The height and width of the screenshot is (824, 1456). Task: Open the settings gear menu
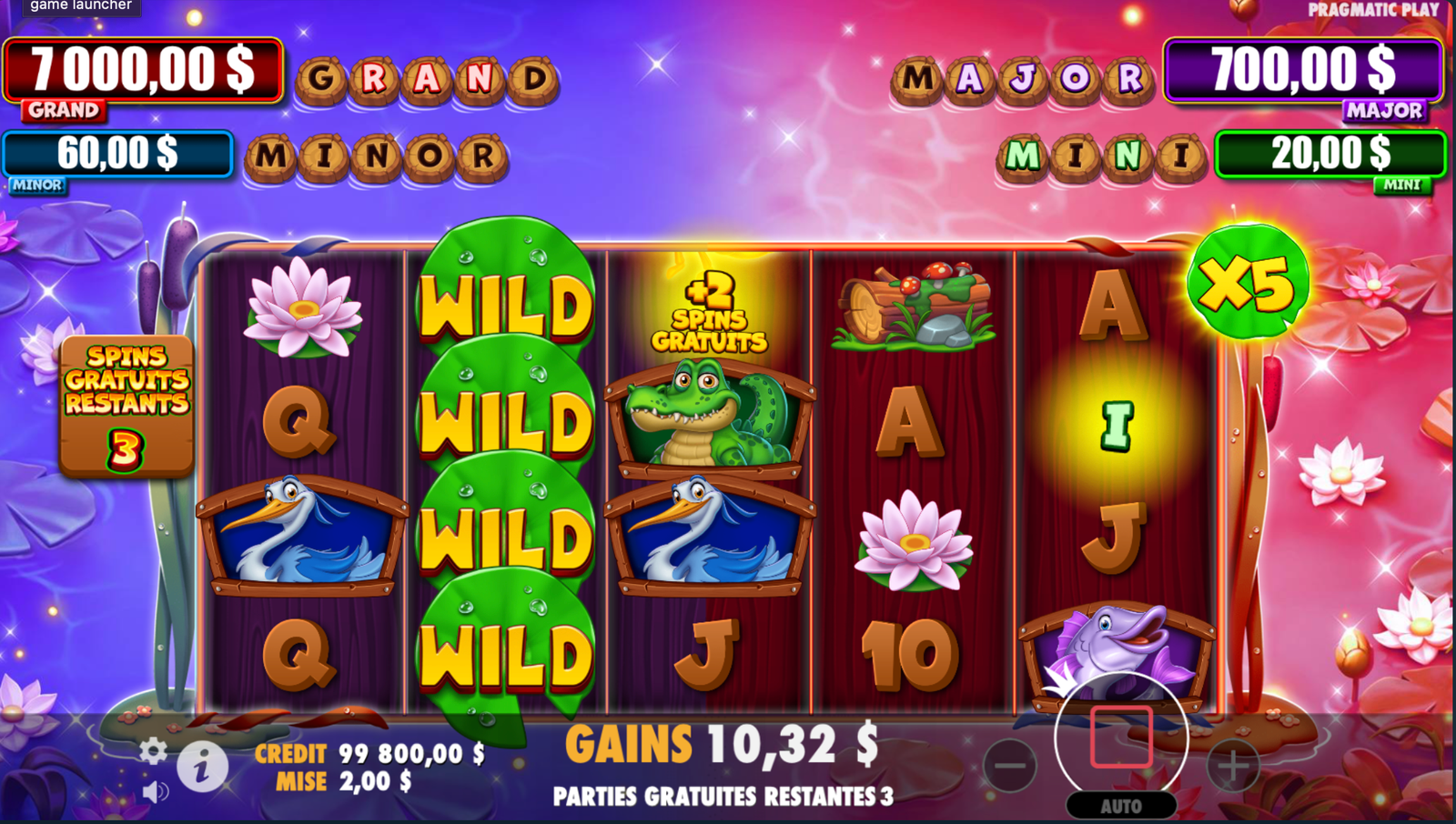(x=153, y=750)
